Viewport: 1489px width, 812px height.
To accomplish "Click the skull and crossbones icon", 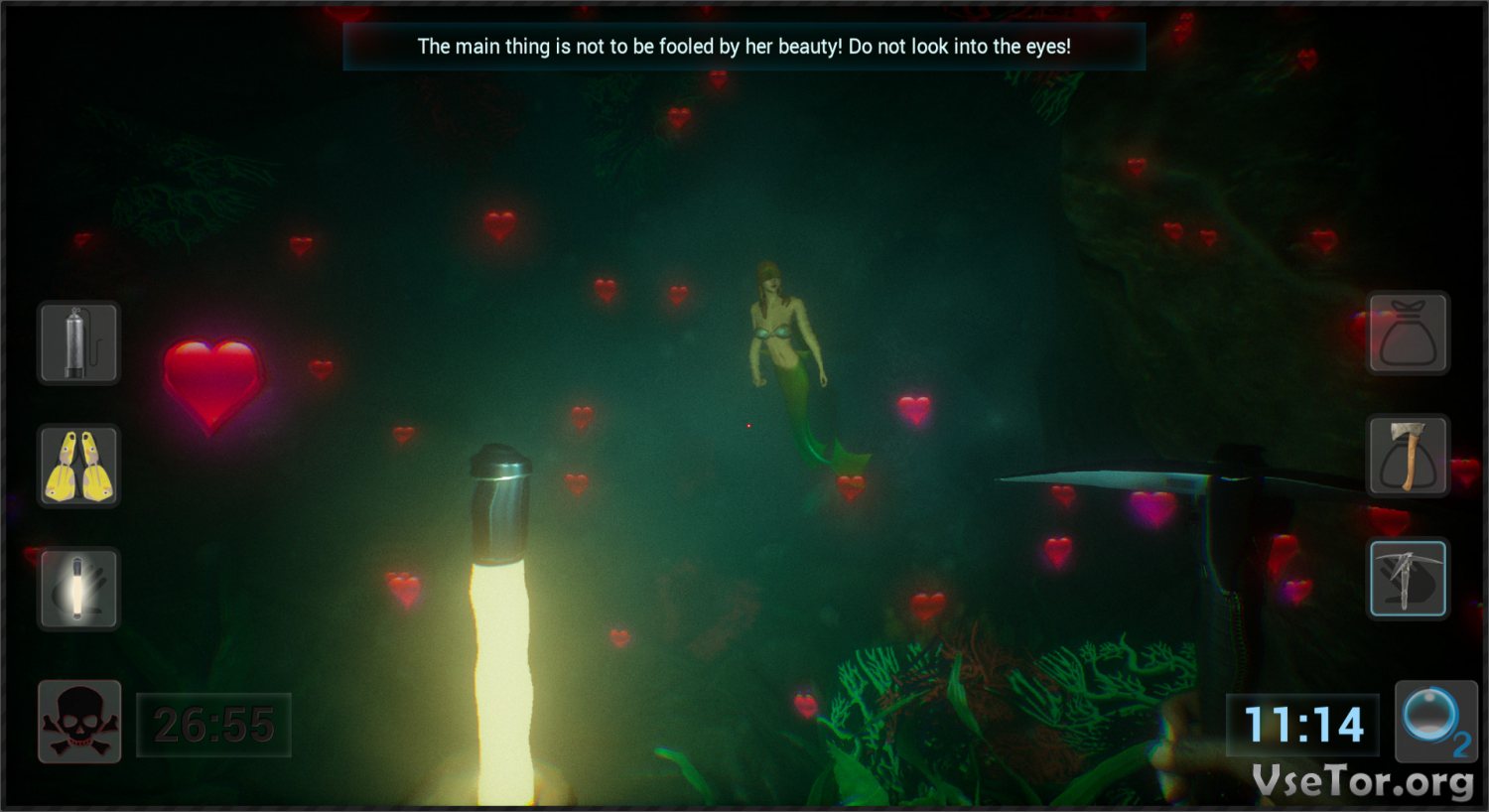I will [79, 722].
